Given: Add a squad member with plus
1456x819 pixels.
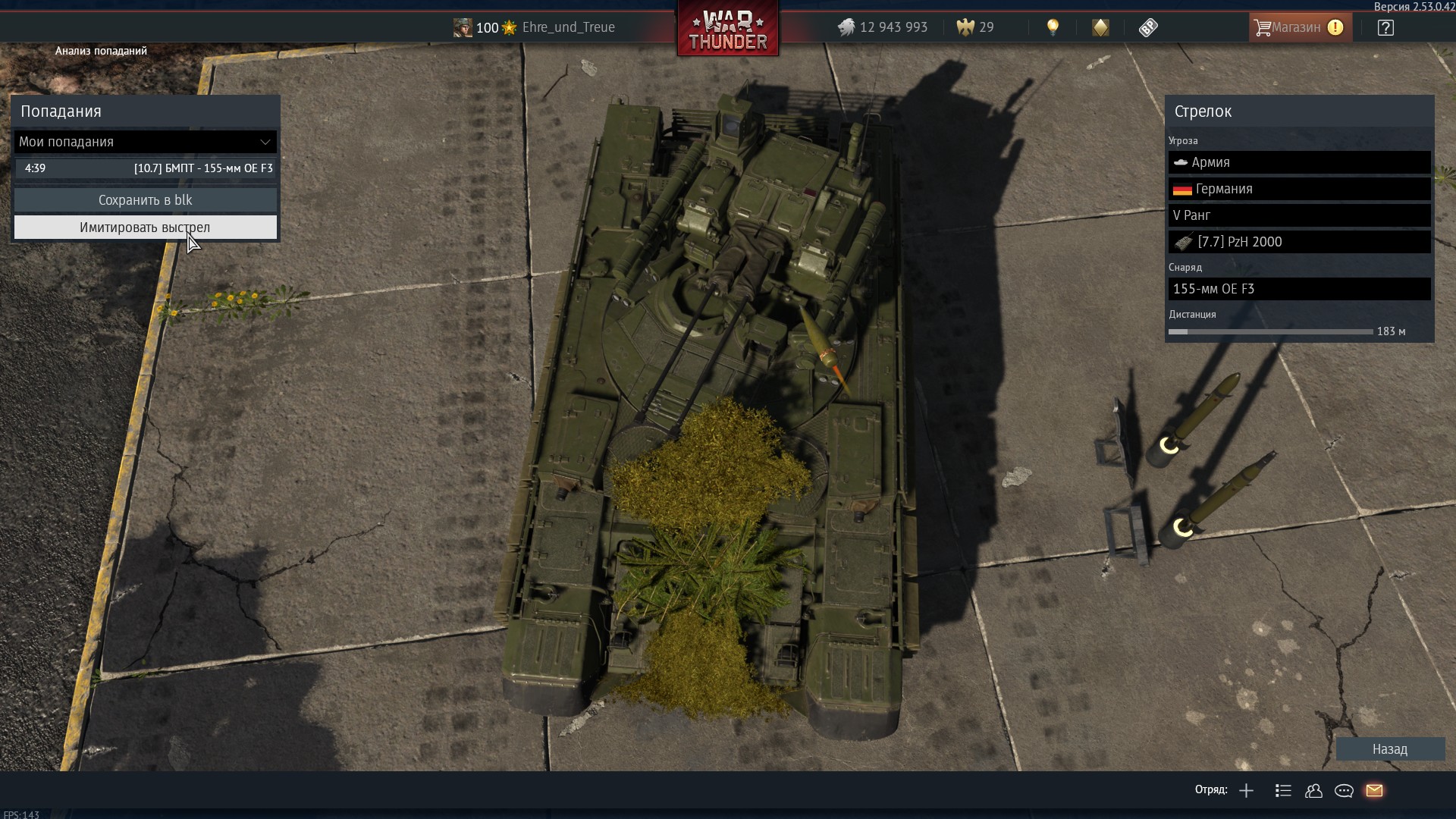Looking at the screenshot, I should pos(1246,791).
